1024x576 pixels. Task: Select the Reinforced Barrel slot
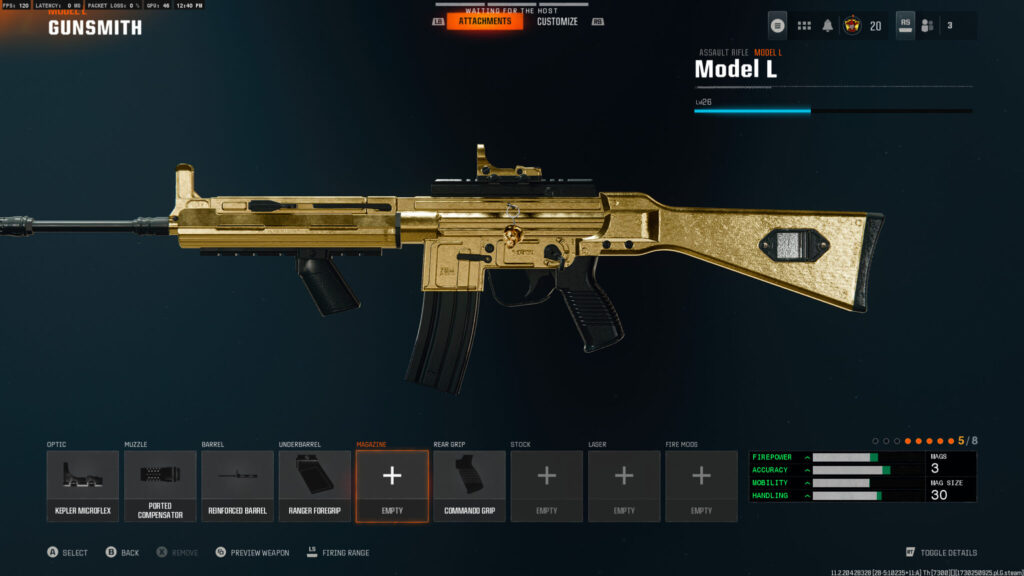point(237,485)
